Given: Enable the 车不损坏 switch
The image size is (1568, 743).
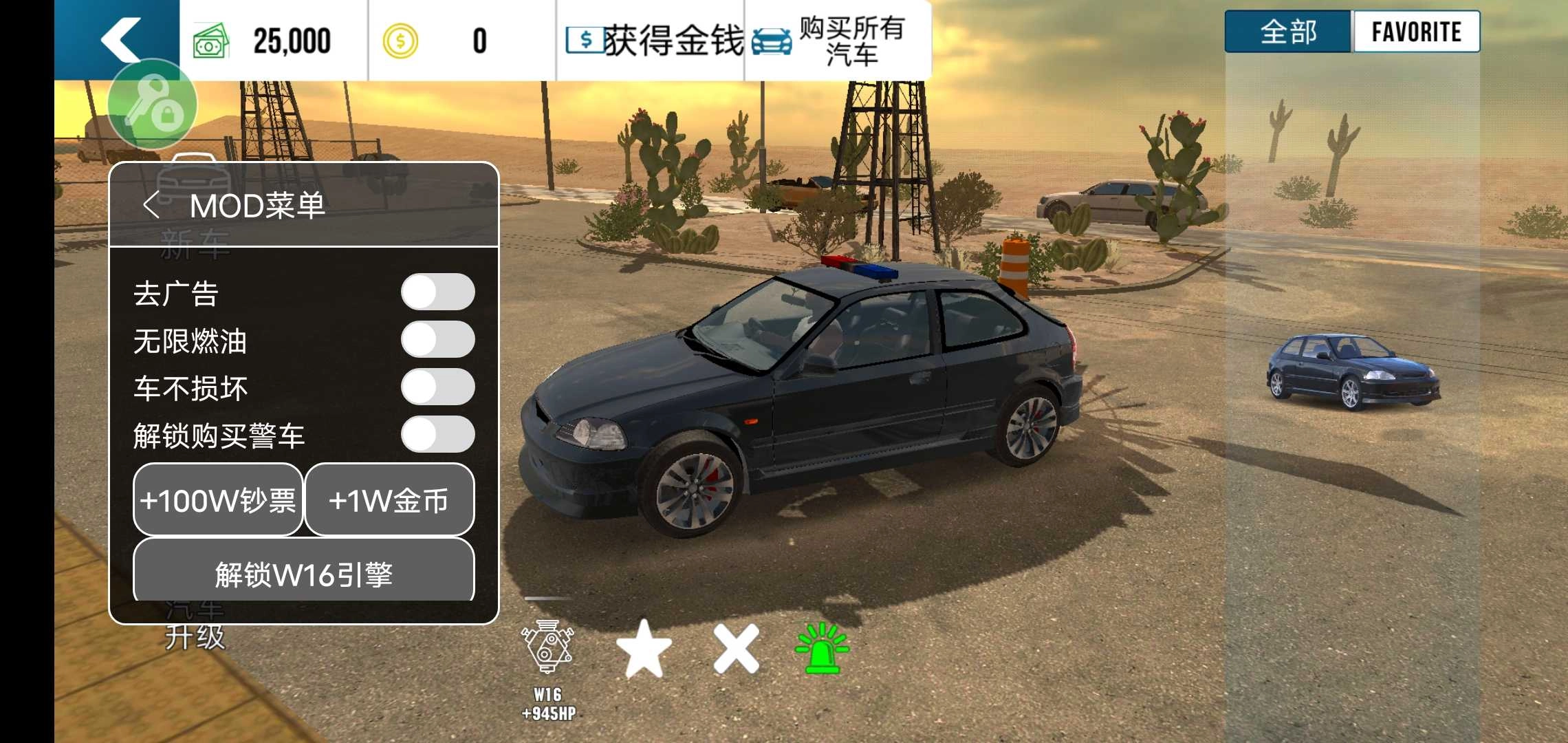Looking at the screenshot, I should coord(438,387).
